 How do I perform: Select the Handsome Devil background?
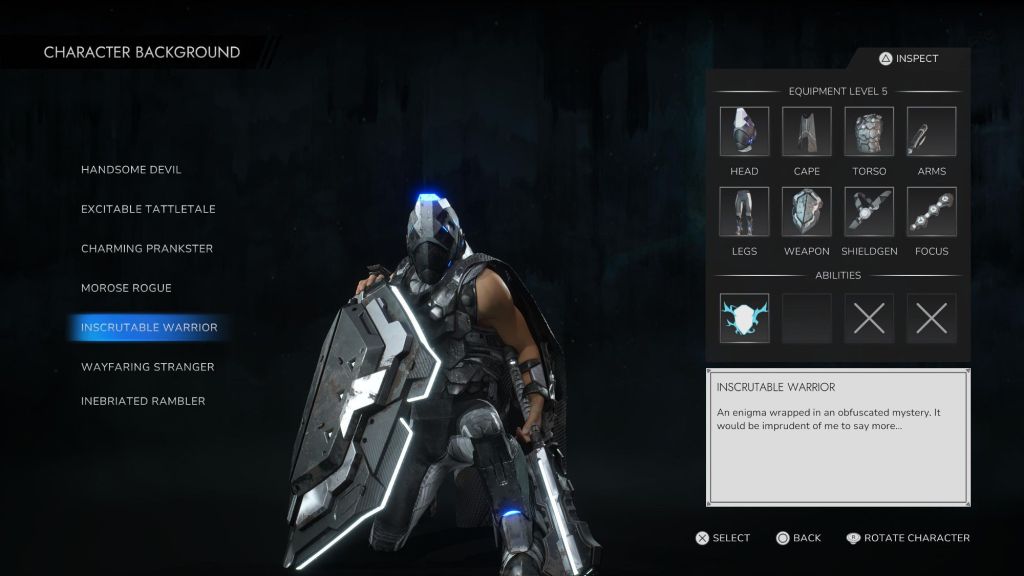click(131, 170)
